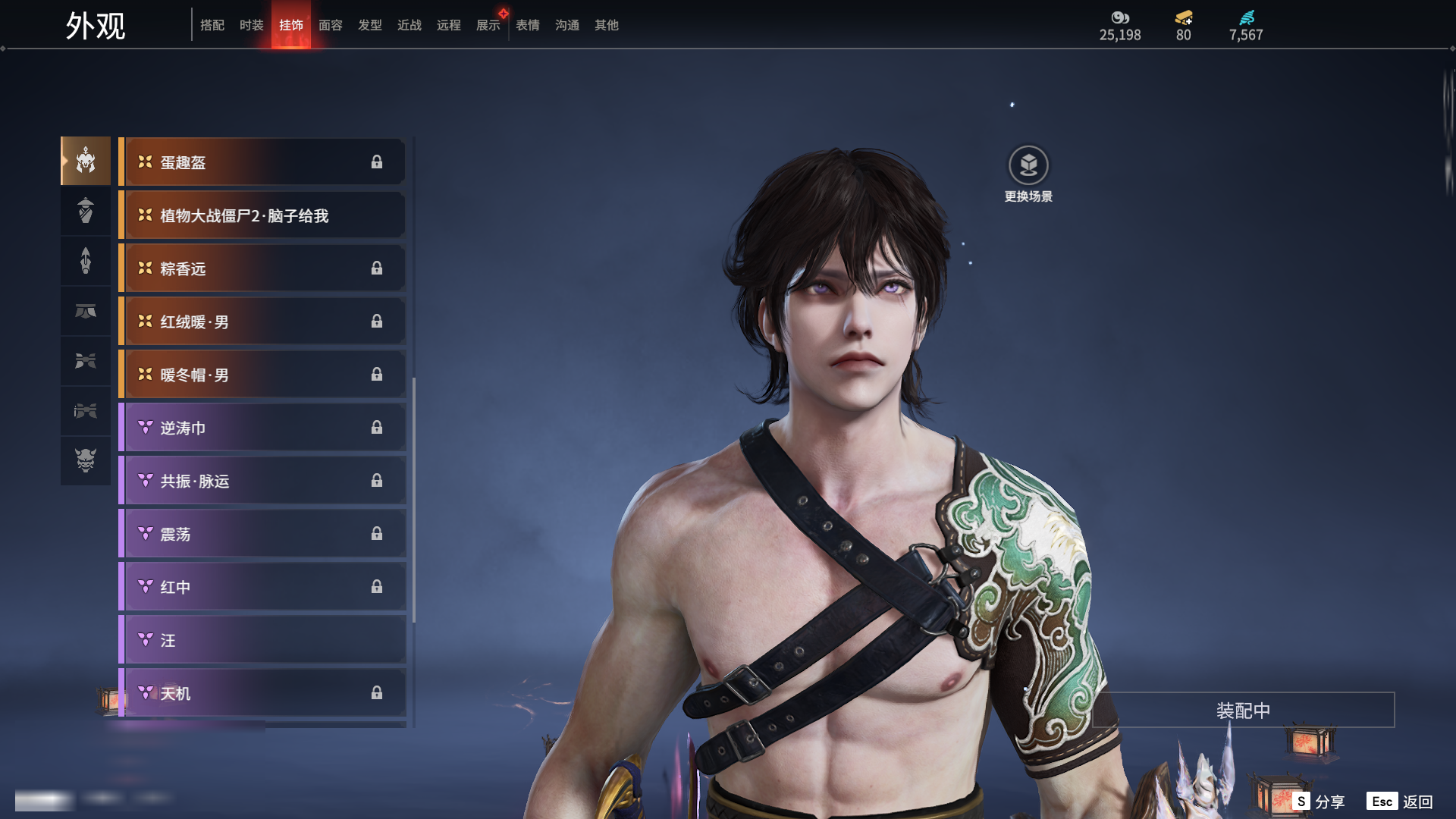
Task: Select the 面容 face tab
Action: tap(331, 25)
